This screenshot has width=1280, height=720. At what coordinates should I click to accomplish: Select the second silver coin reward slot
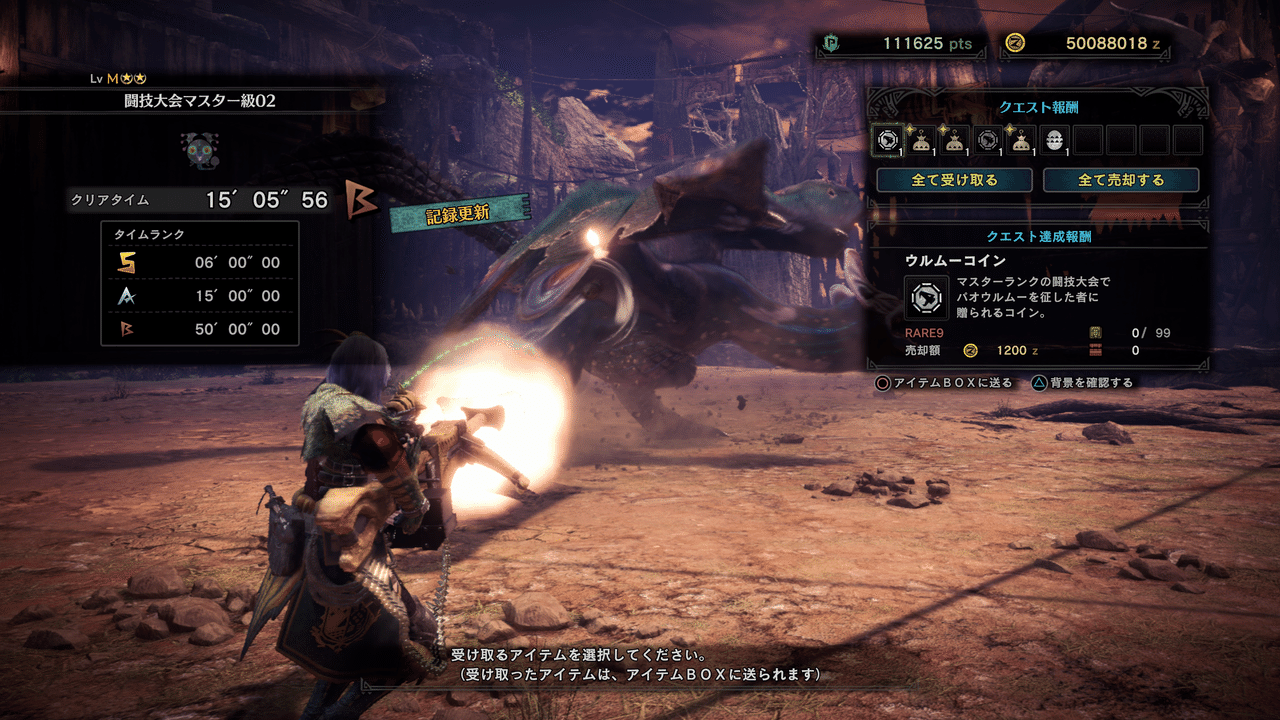(986, 140)
